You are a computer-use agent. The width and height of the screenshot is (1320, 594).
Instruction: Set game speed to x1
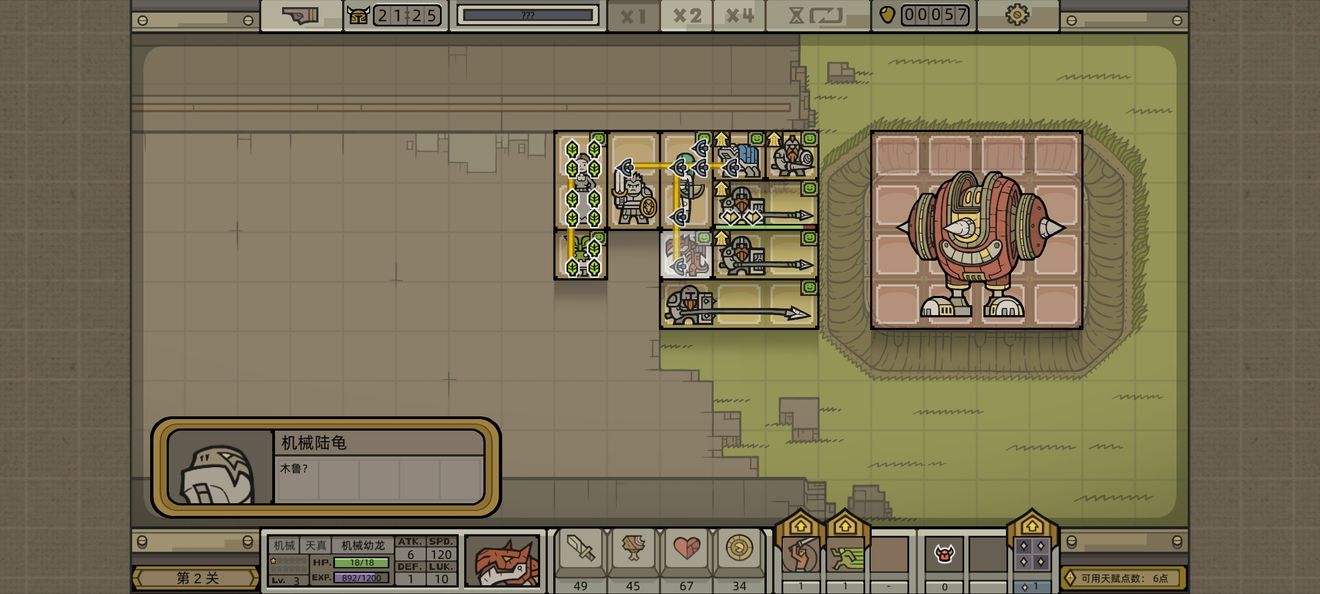coord(633,16)
